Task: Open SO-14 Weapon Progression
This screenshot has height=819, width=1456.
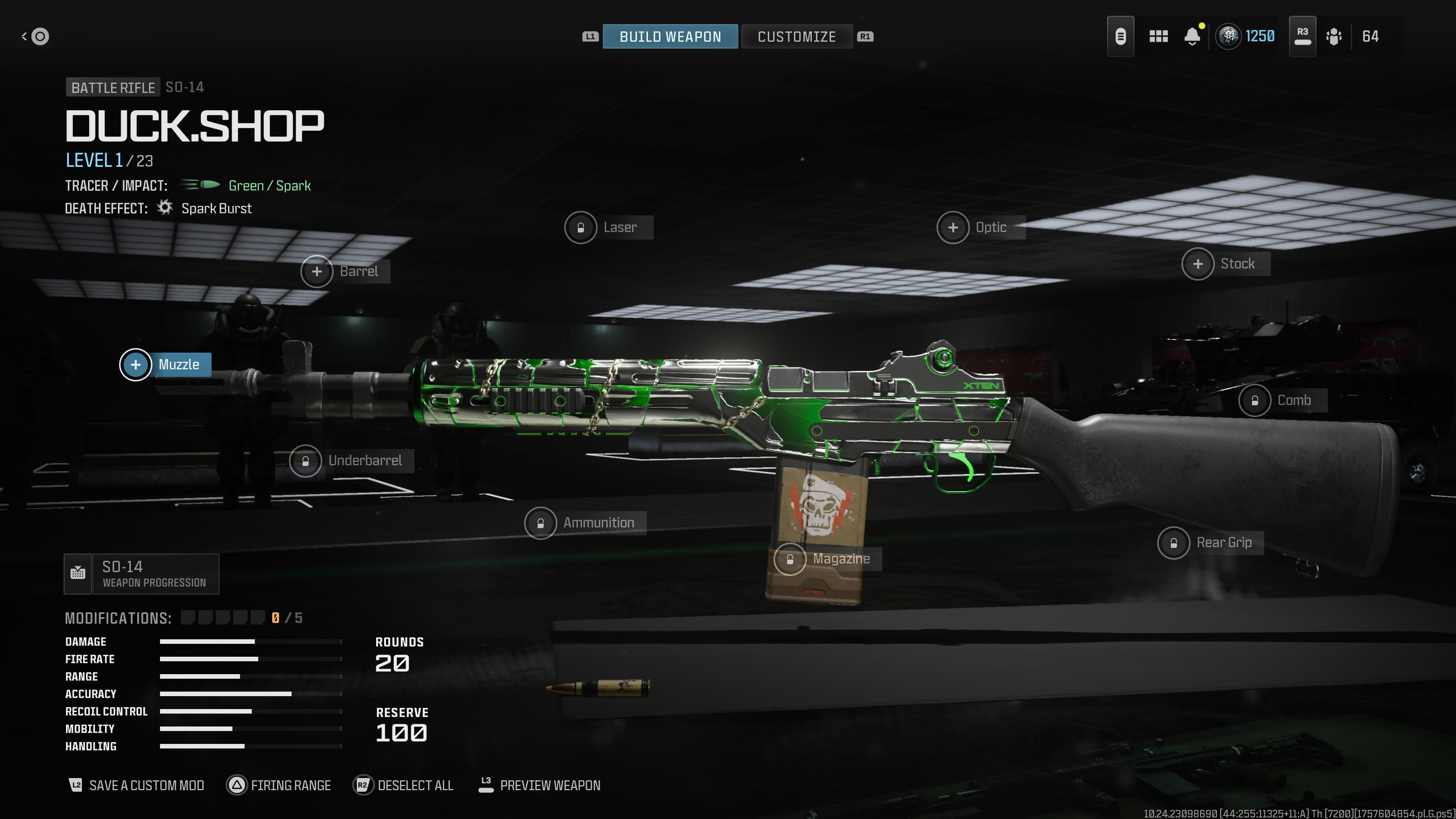Action: tap(141, 574)
